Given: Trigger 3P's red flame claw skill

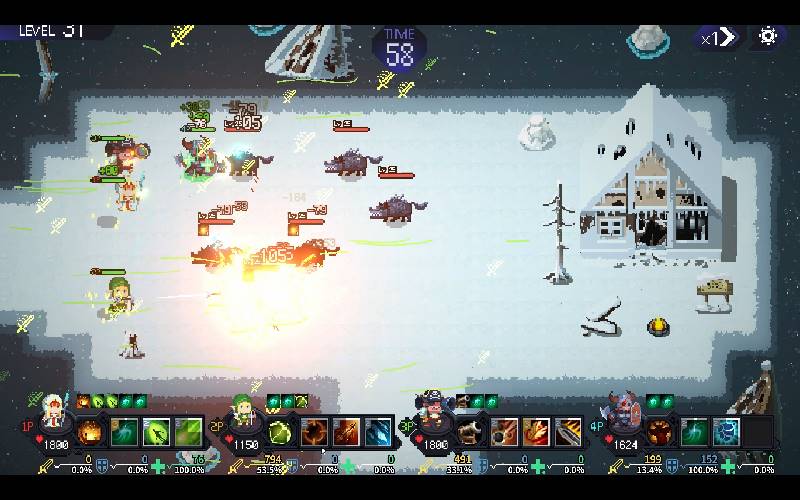Looking at the screenshot, I should click(536, 433).
